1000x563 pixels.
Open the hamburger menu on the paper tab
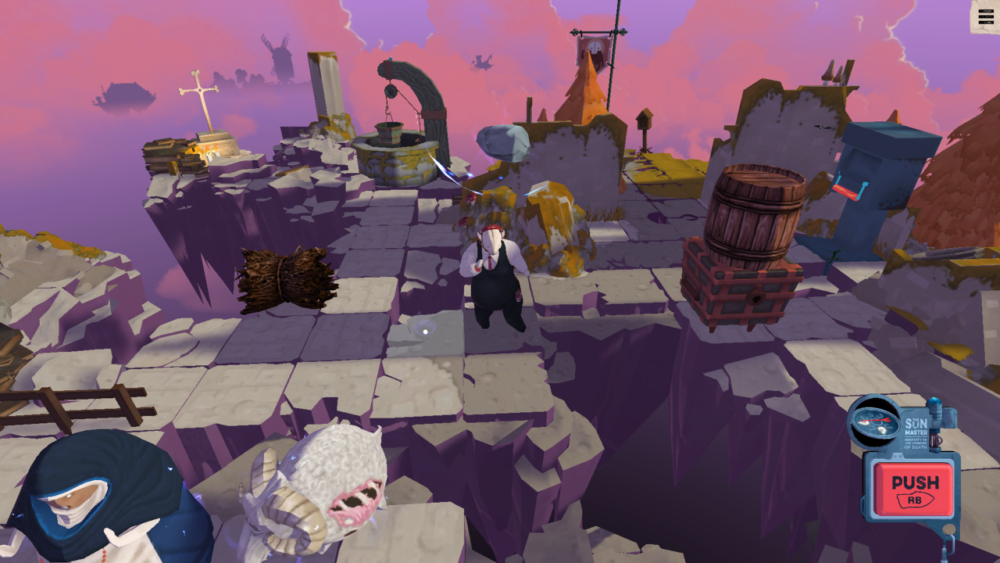[x=984, y=15]
